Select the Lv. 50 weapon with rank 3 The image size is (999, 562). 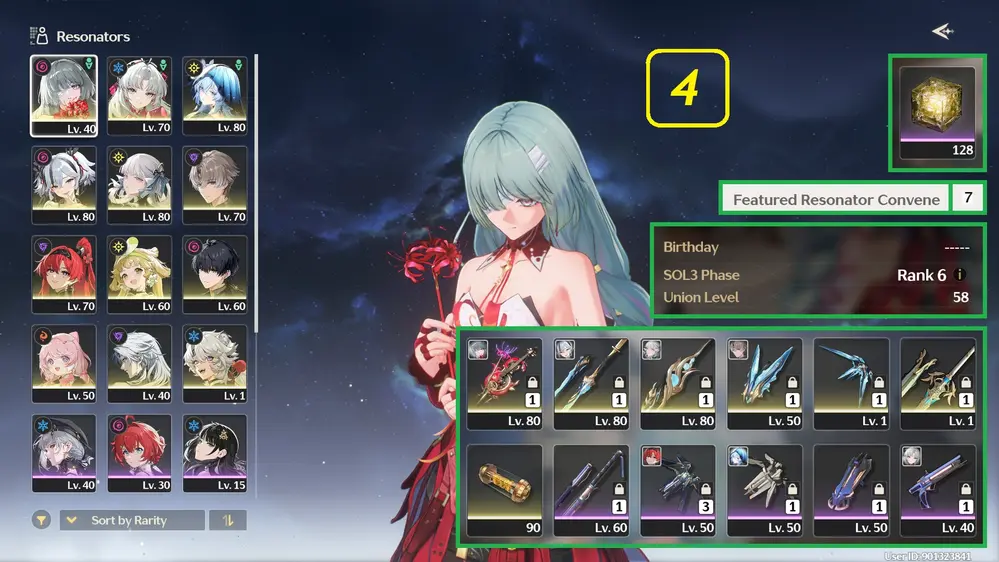click(x=678, y=490)
